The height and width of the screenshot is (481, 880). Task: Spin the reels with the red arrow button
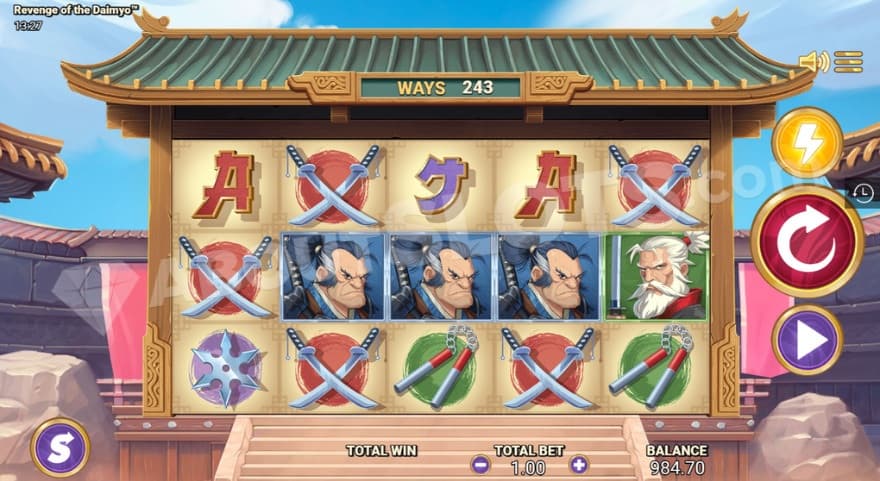[807, 241]
